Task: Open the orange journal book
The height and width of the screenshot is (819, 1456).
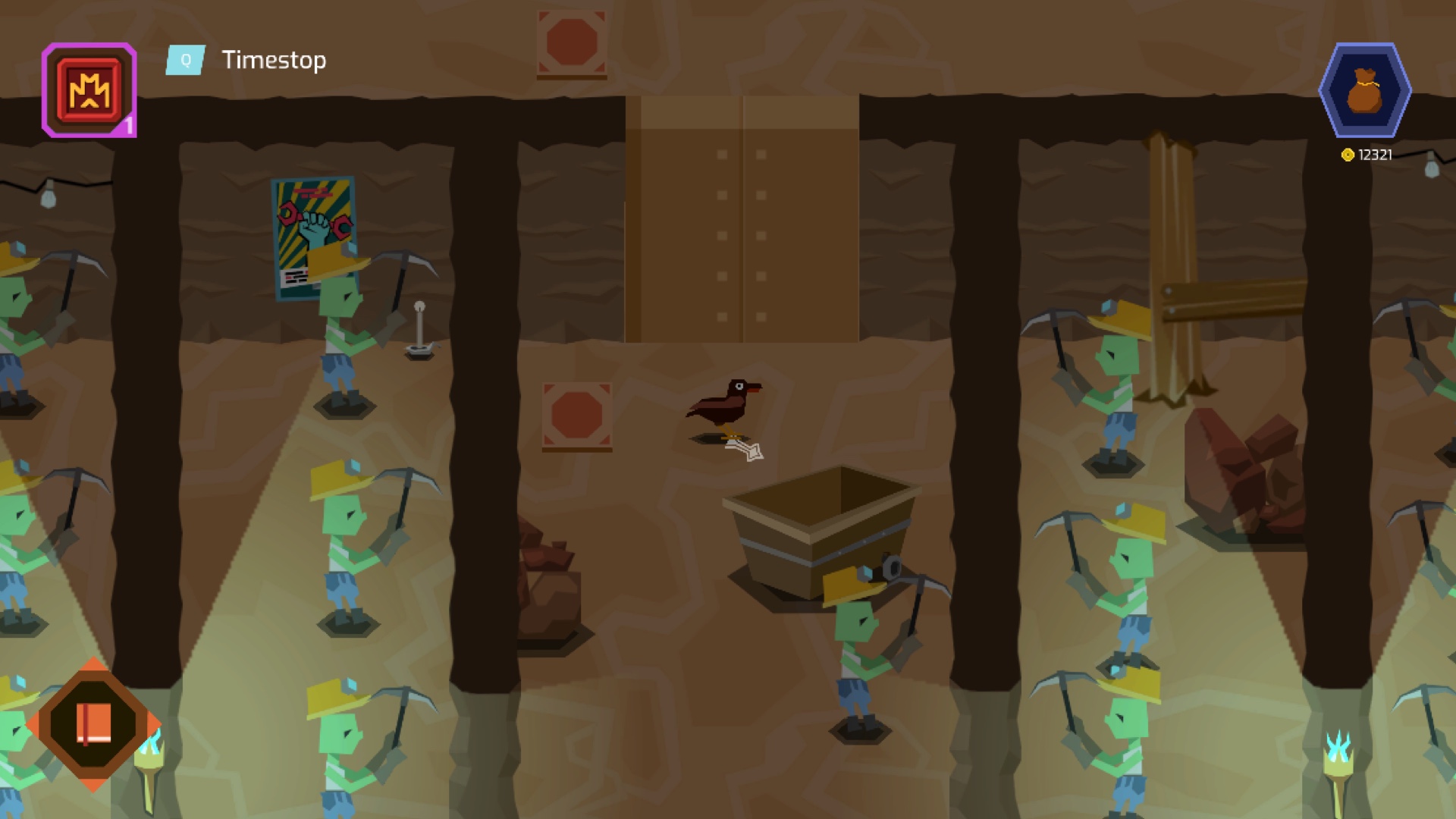Action: 93,724
